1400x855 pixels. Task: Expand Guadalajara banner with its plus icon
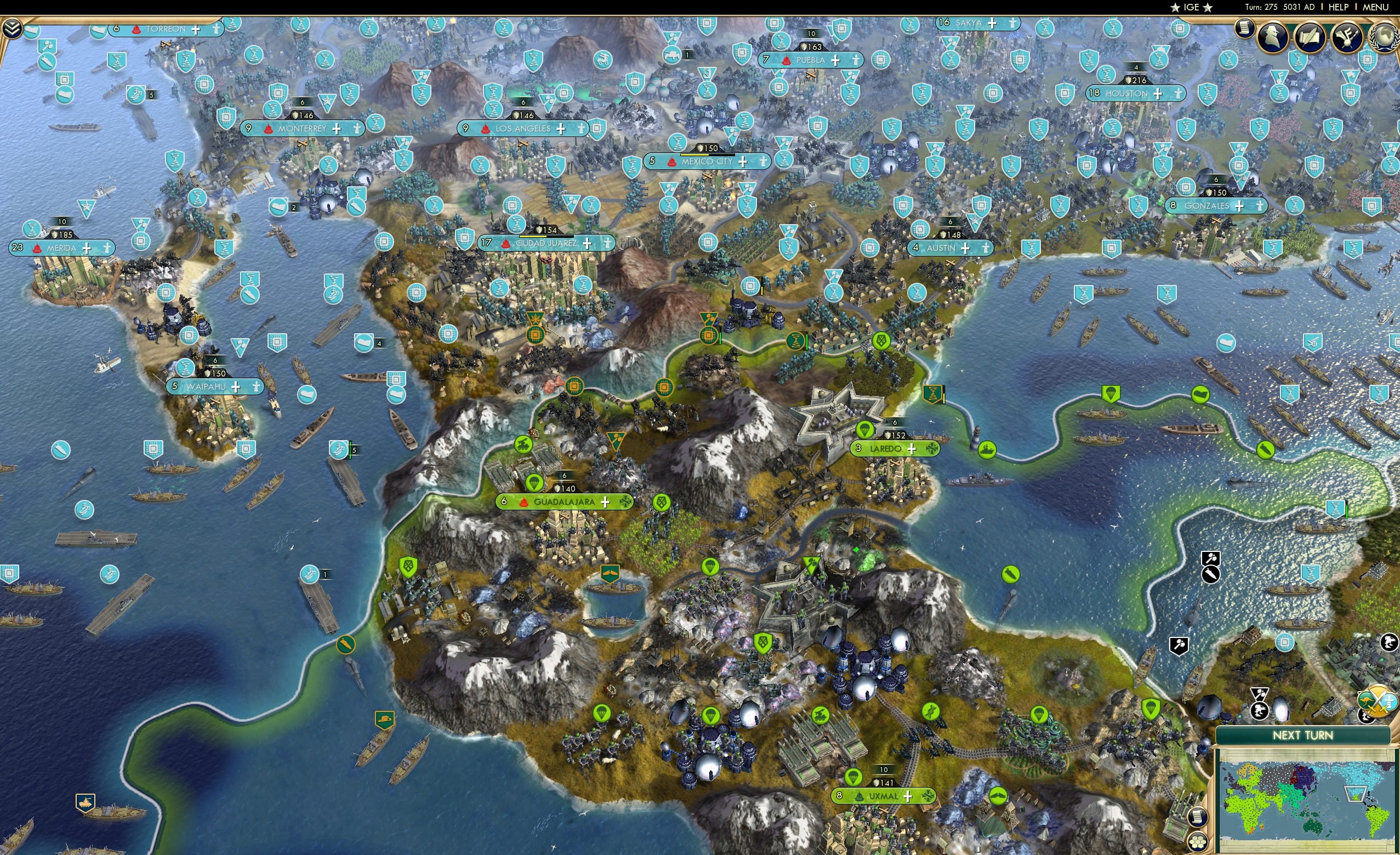[606, 502]
